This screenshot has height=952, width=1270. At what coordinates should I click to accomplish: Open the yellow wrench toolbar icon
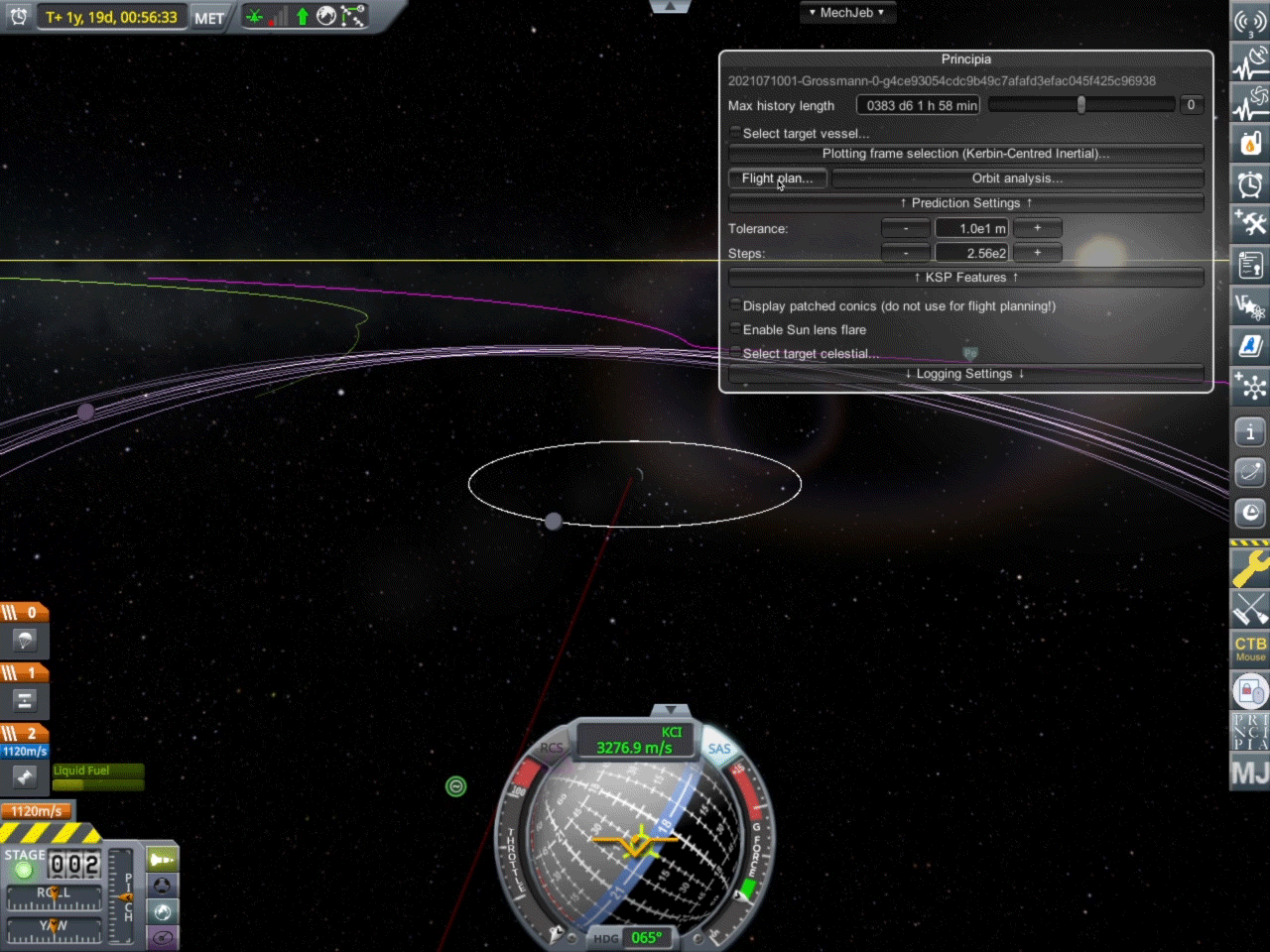pos(1250,569)
